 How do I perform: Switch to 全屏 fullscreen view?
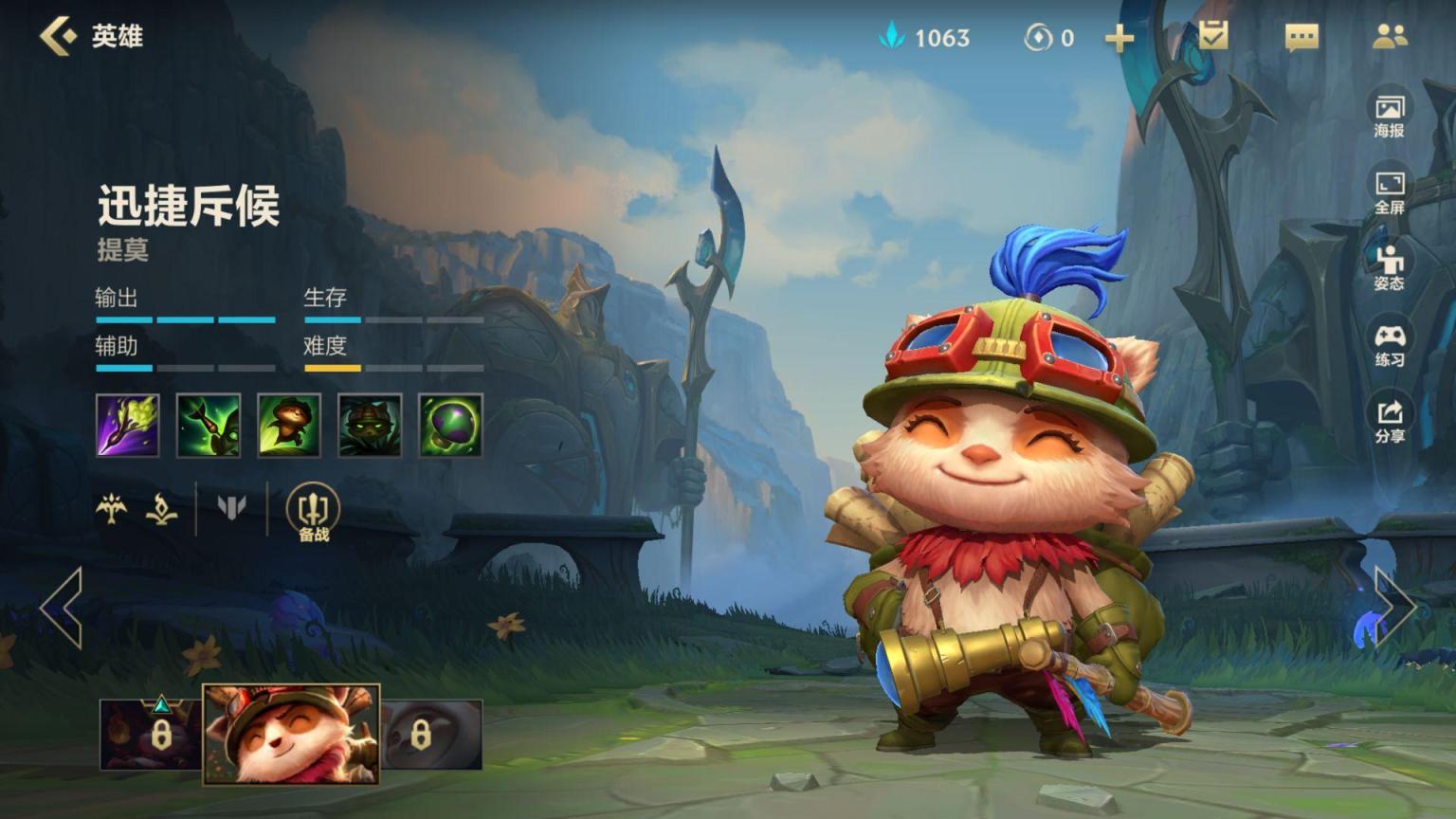1390,192
